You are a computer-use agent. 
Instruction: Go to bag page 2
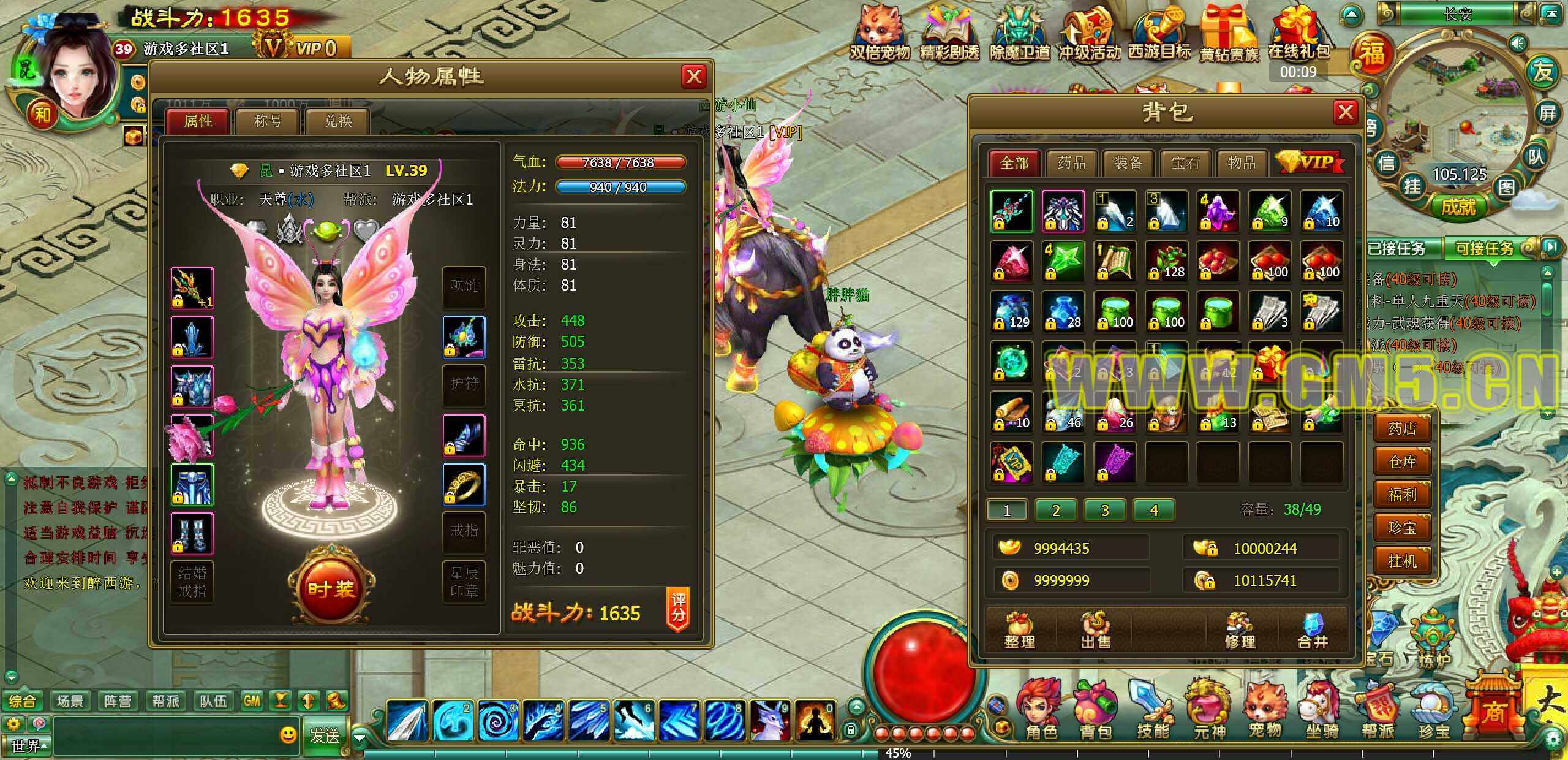coord(1055,510)
